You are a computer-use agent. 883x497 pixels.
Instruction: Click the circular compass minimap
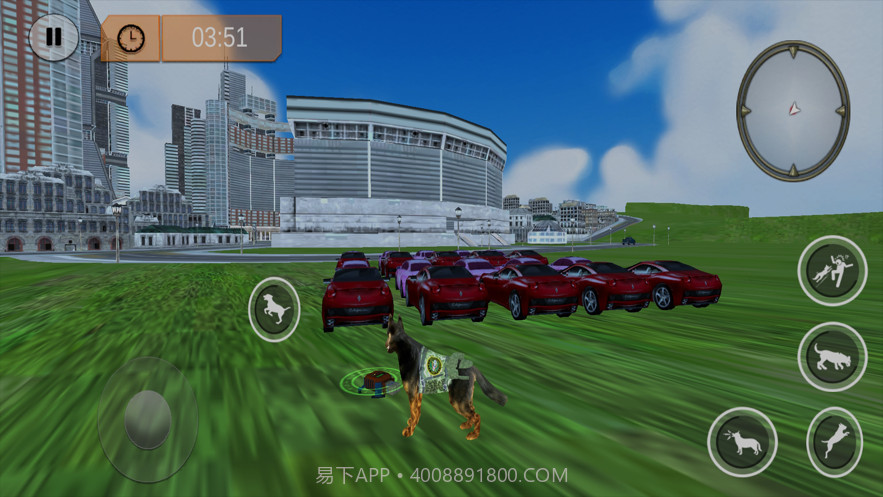[x=793, y=110]
